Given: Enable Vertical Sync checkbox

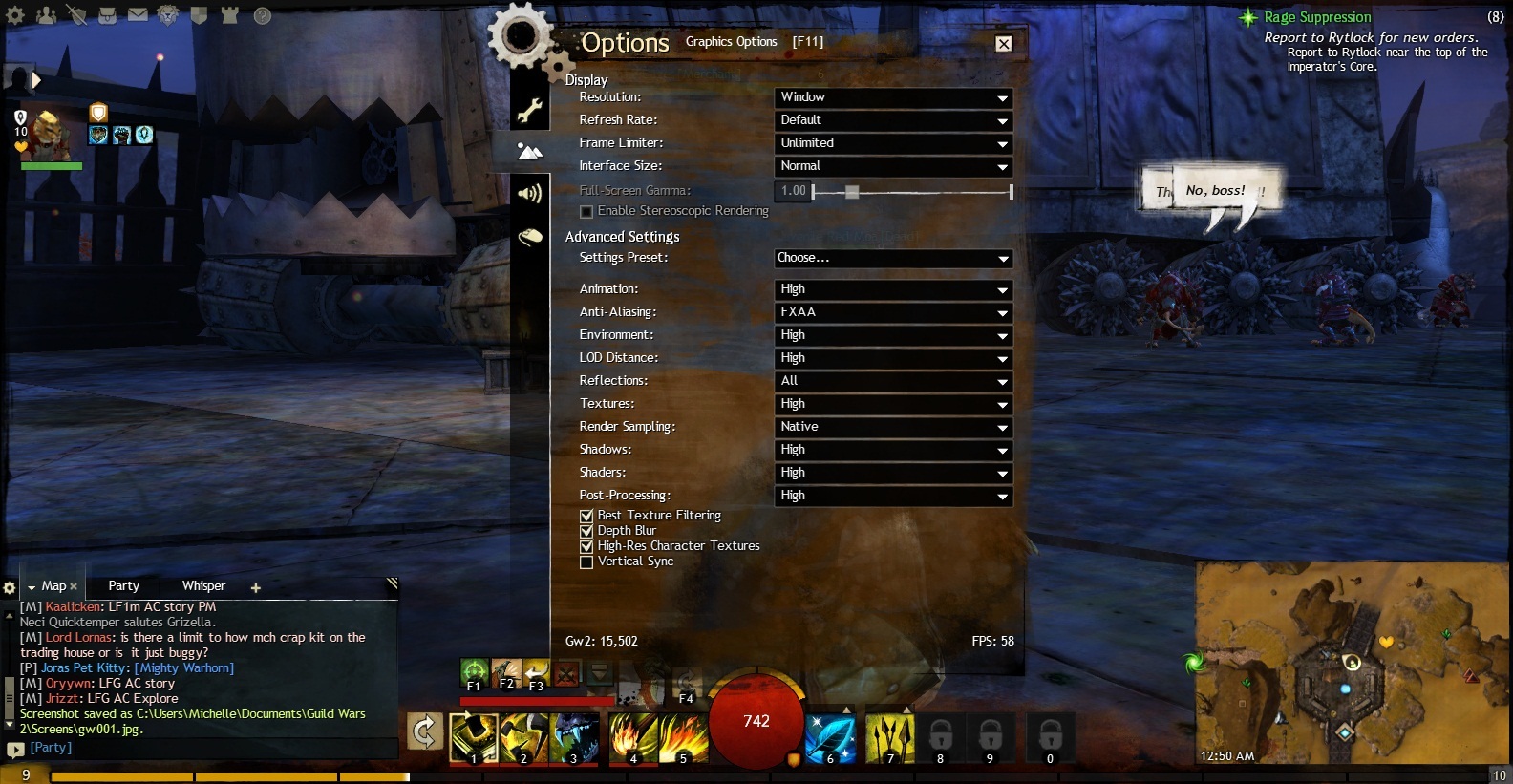Looking at the screenshot, I should (x=586, y=562).
